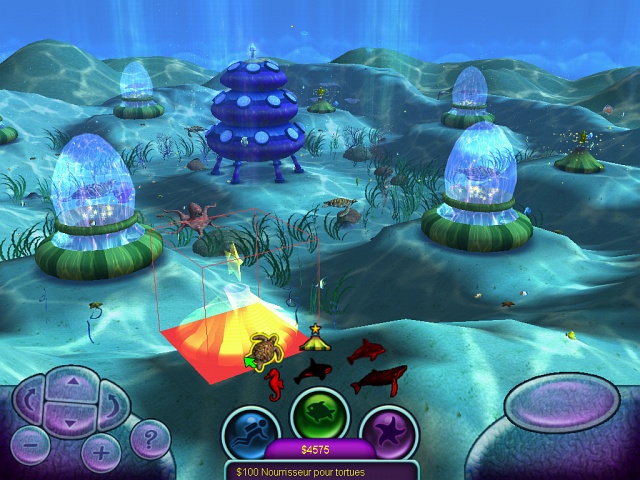Open help with the question mark button

151,437
